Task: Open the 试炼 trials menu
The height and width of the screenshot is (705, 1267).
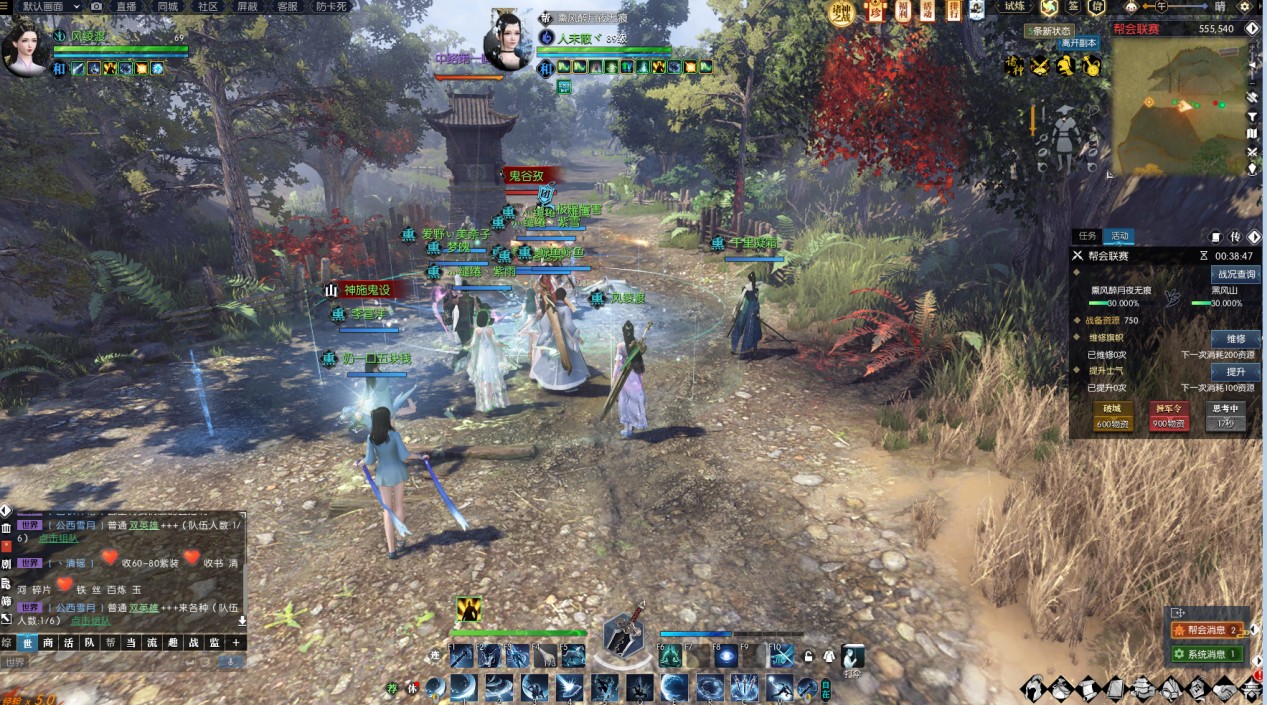Action: [1015, 7]
